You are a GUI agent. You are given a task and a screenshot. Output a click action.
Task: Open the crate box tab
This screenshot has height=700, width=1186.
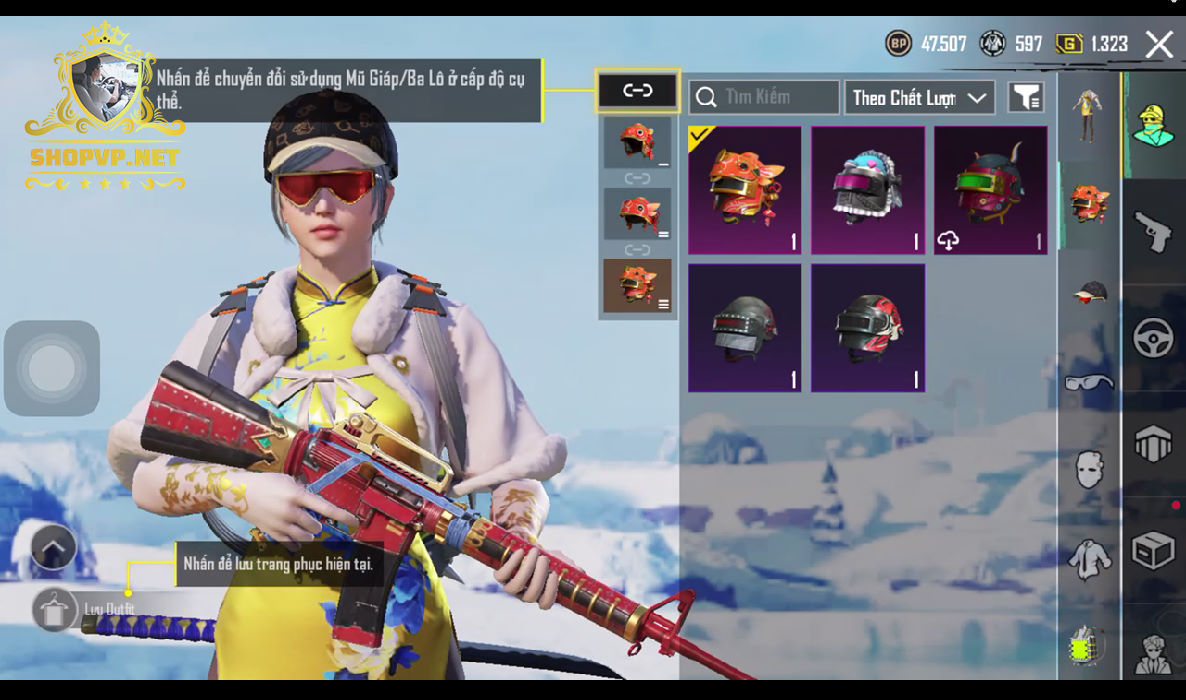coord(1153,550)
